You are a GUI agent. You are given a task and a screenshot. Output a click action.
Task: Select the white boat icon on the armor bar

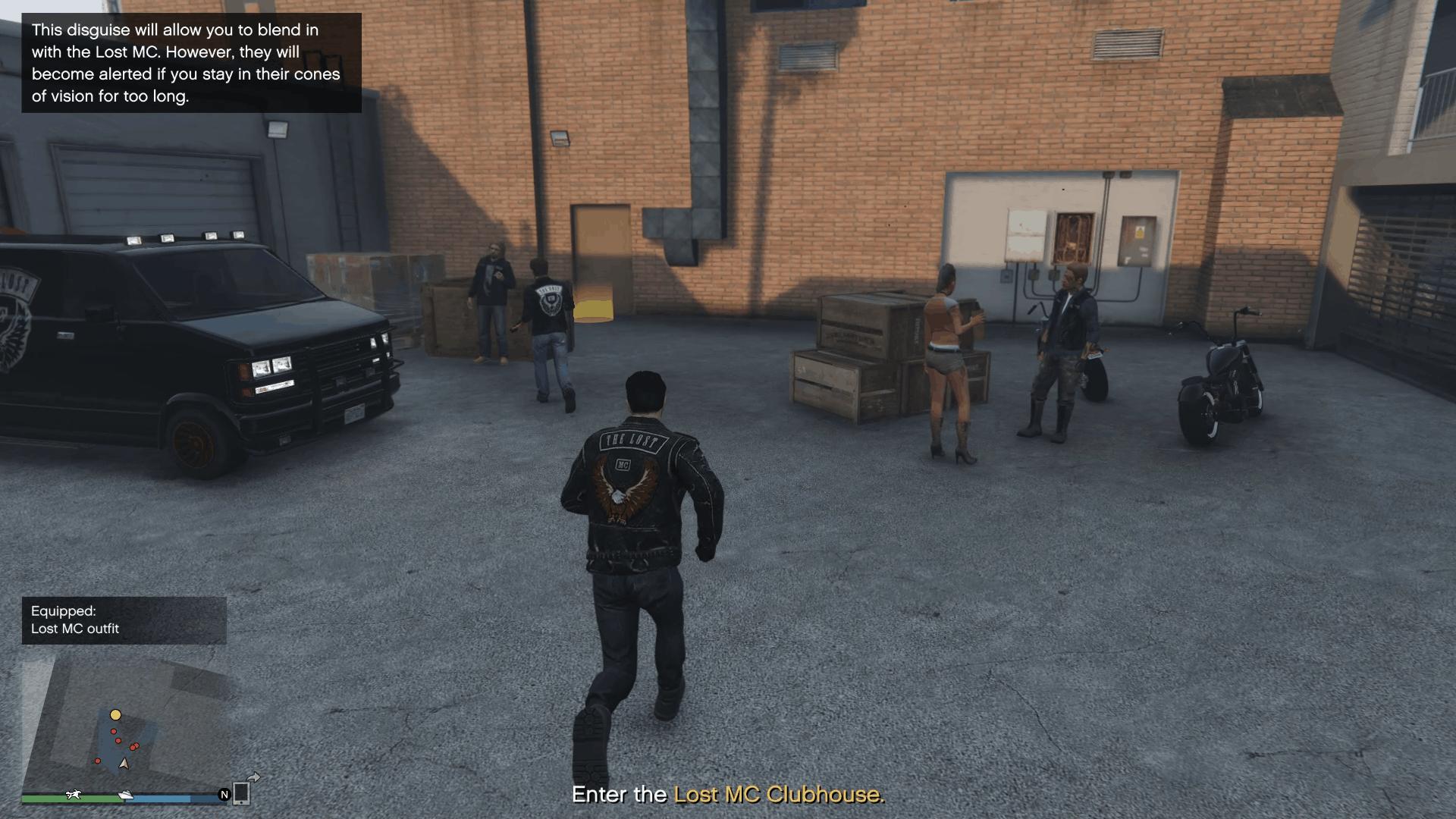tap(125, 795)
